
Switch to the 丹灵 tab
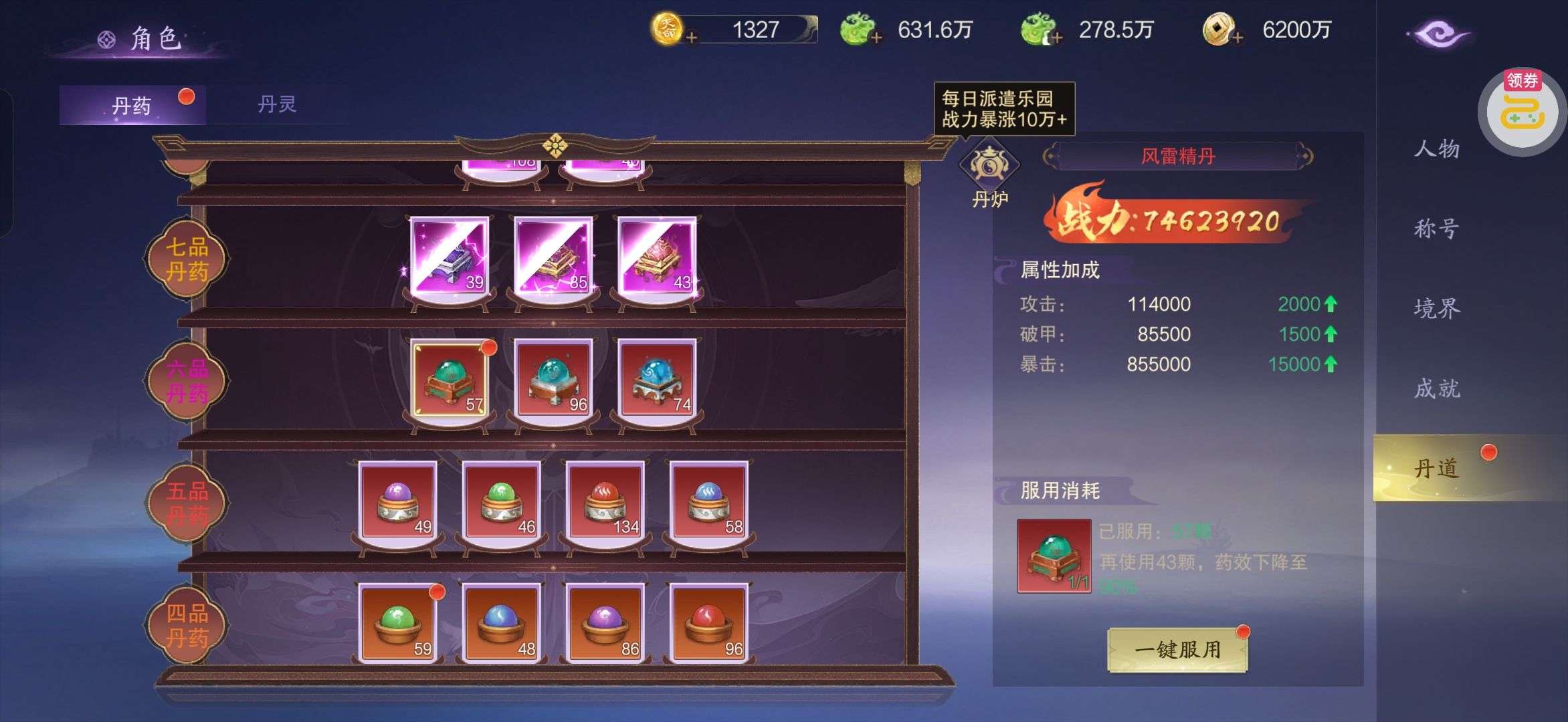coord(277,104)
